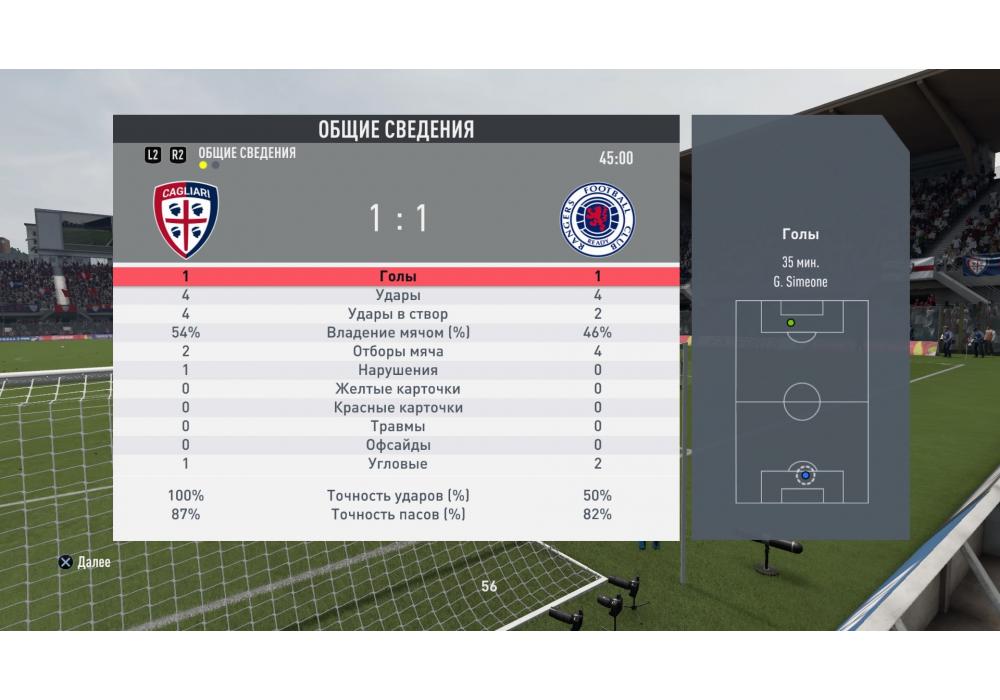The image size is (1000, 700).
Task: Highlight the Офсайды row
Action: 398,445
